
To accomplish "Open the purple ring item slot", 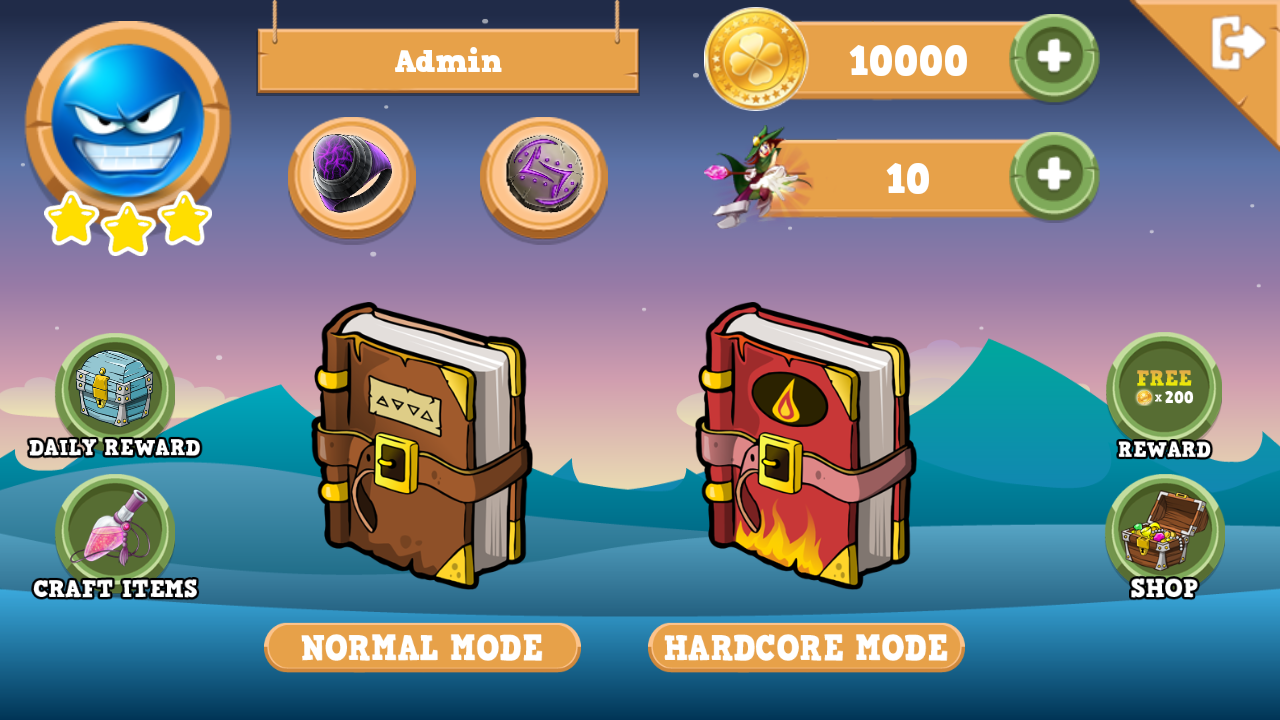I will 352,175.
